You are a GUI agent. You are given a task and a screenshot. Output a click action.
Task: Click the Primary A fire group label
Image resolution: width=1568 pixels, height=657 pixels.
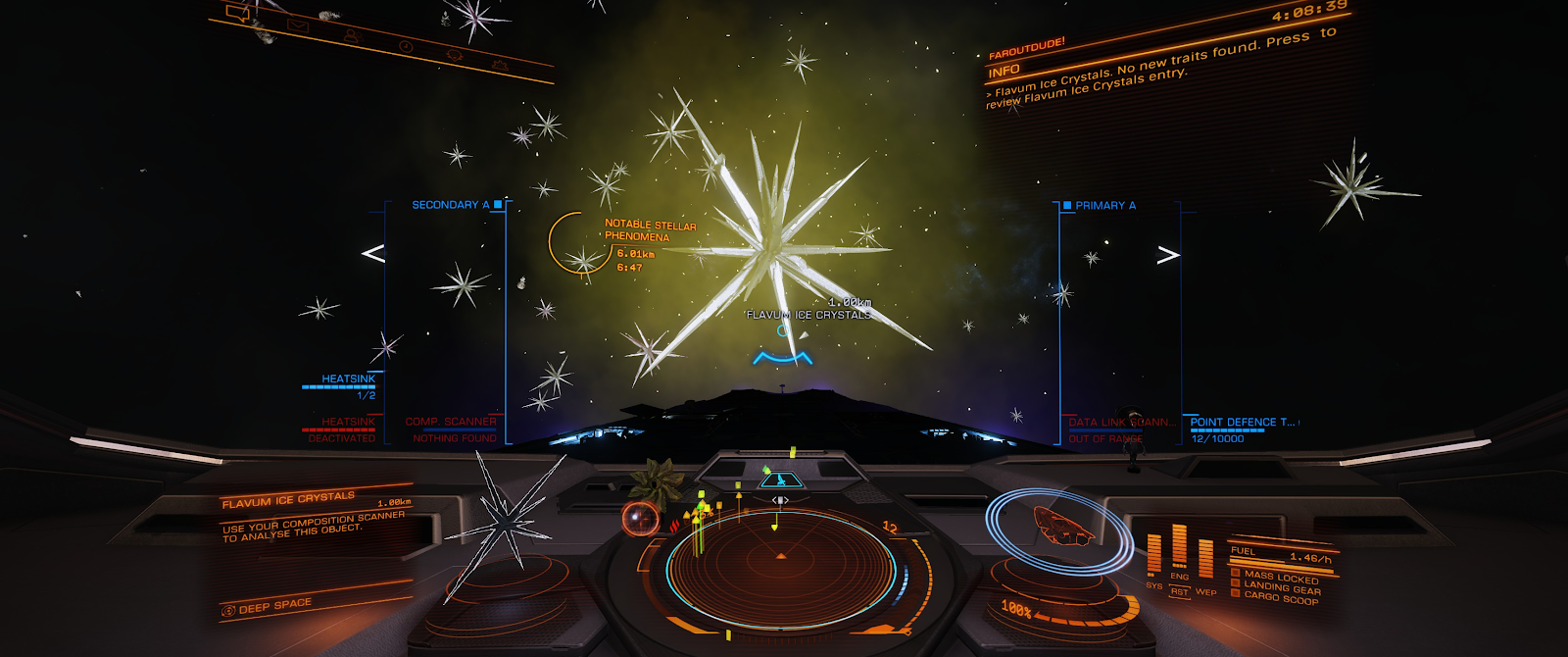click(x=1104, y=206)
